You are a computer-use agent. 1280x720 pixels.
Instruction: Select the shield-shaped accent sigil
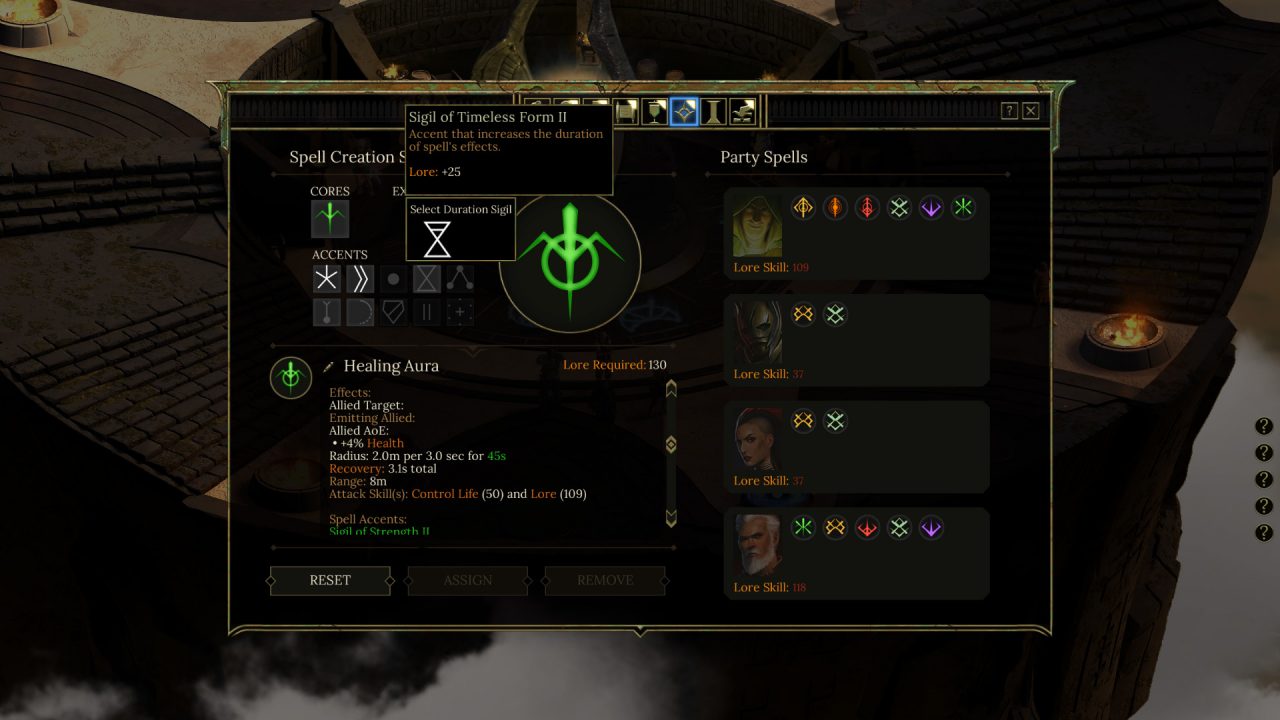(x=393, y=312)
